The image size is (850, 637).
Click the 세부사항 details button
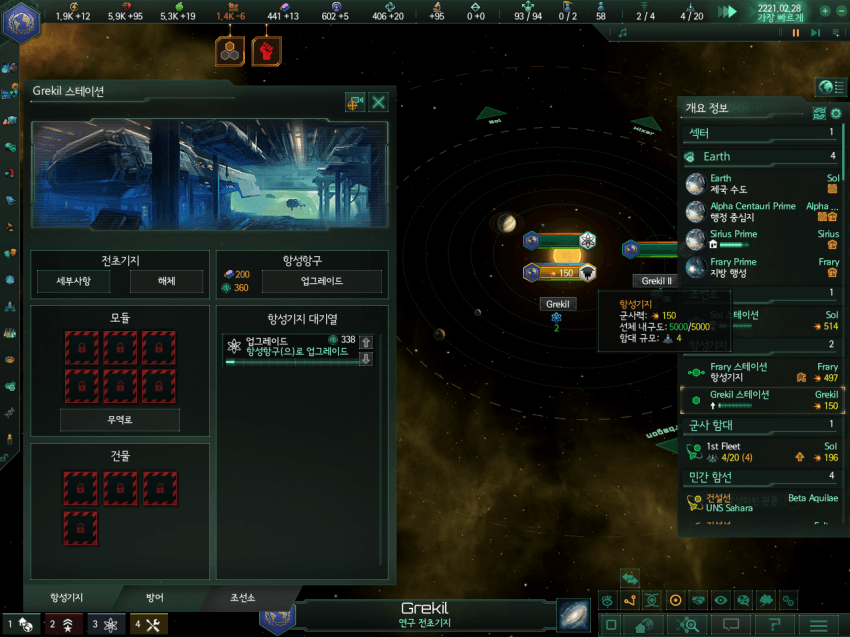[73, 282]
